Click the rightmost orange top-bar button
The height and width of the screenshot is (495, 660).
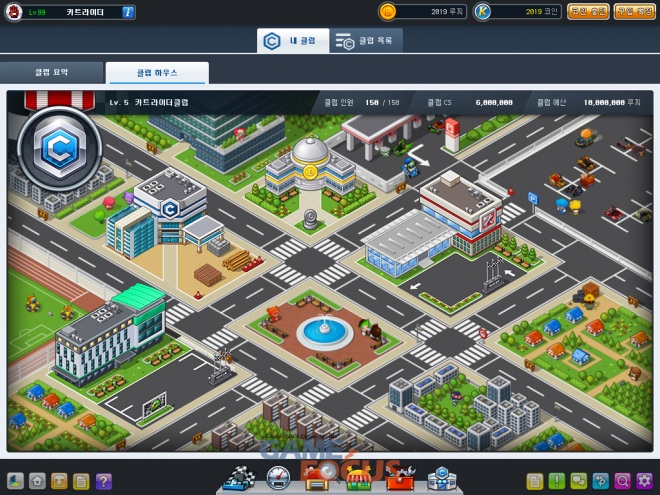click(x=634, y=11)
